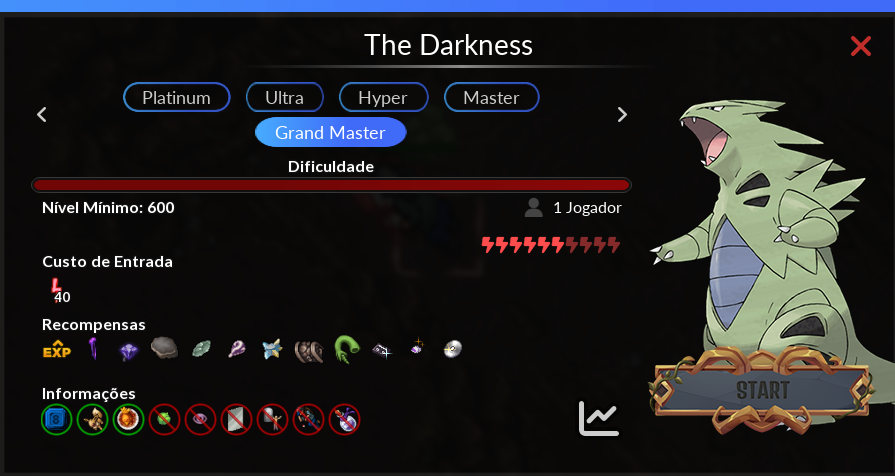This screenshot has height=476, width=895.
Task: Open the statistics chart icon
Action: (x=599, y=418)
